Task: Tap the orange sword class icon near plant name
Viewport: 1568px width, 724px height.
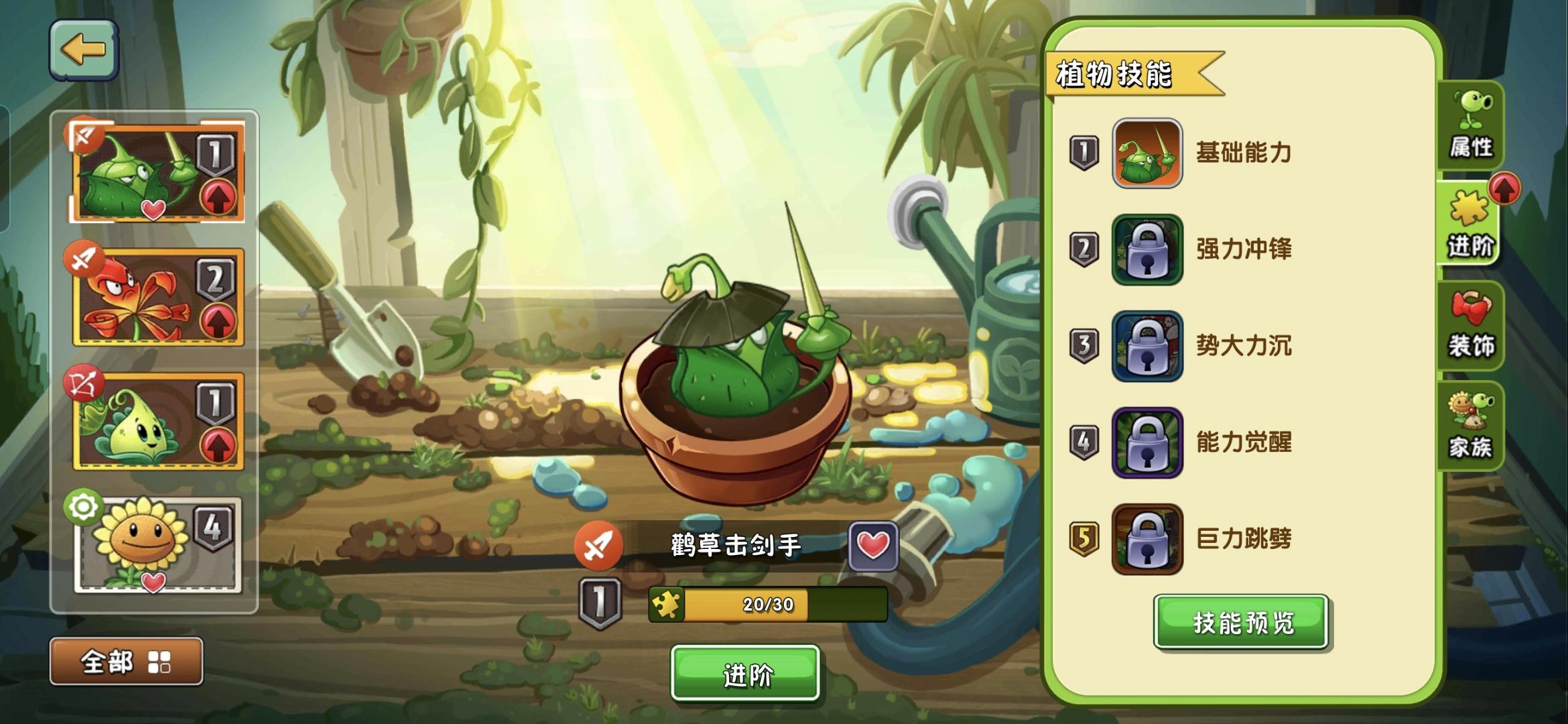Action: [601, 544]
